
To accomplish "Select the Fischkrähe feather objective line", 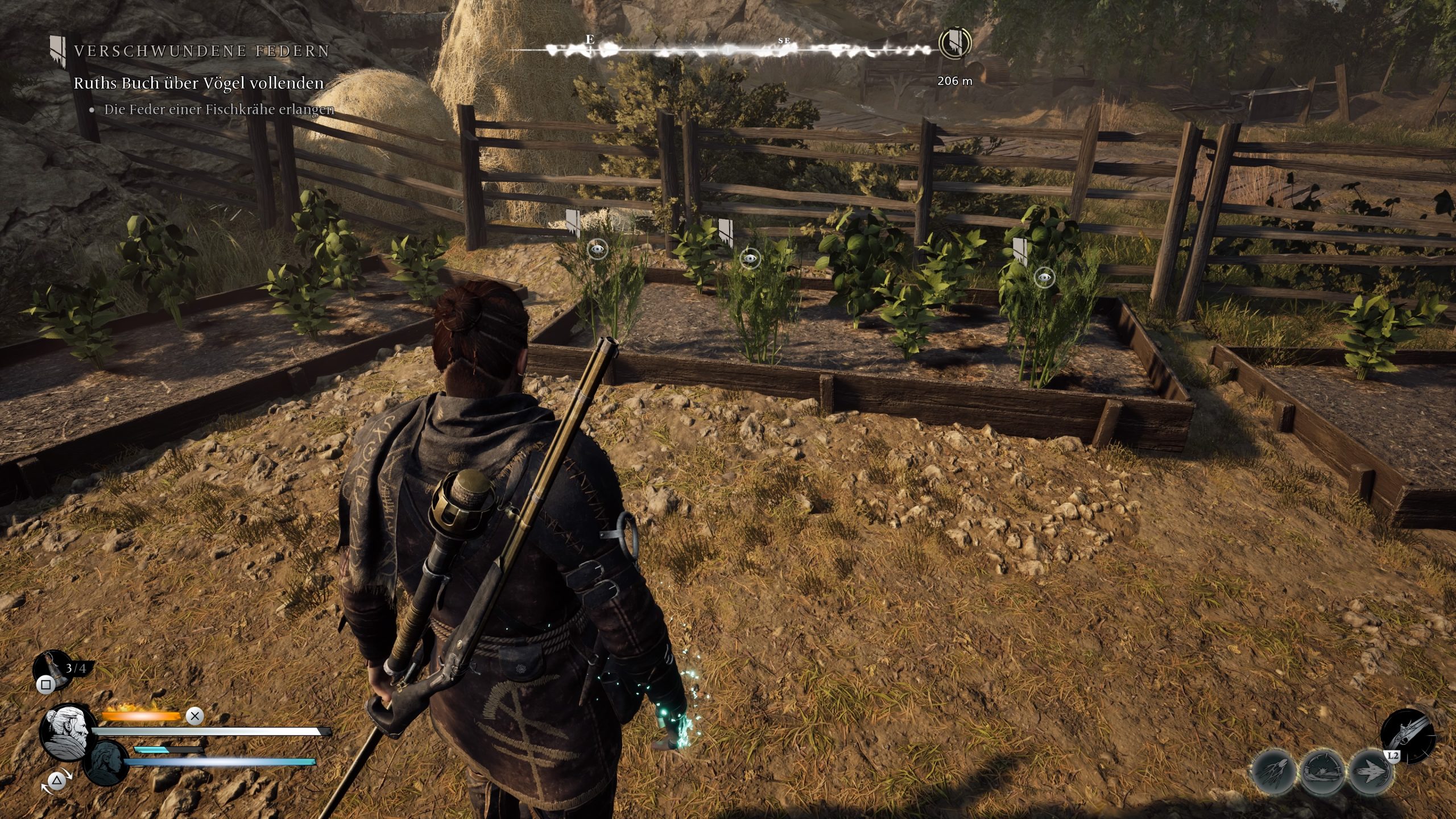I will [218, 110].
